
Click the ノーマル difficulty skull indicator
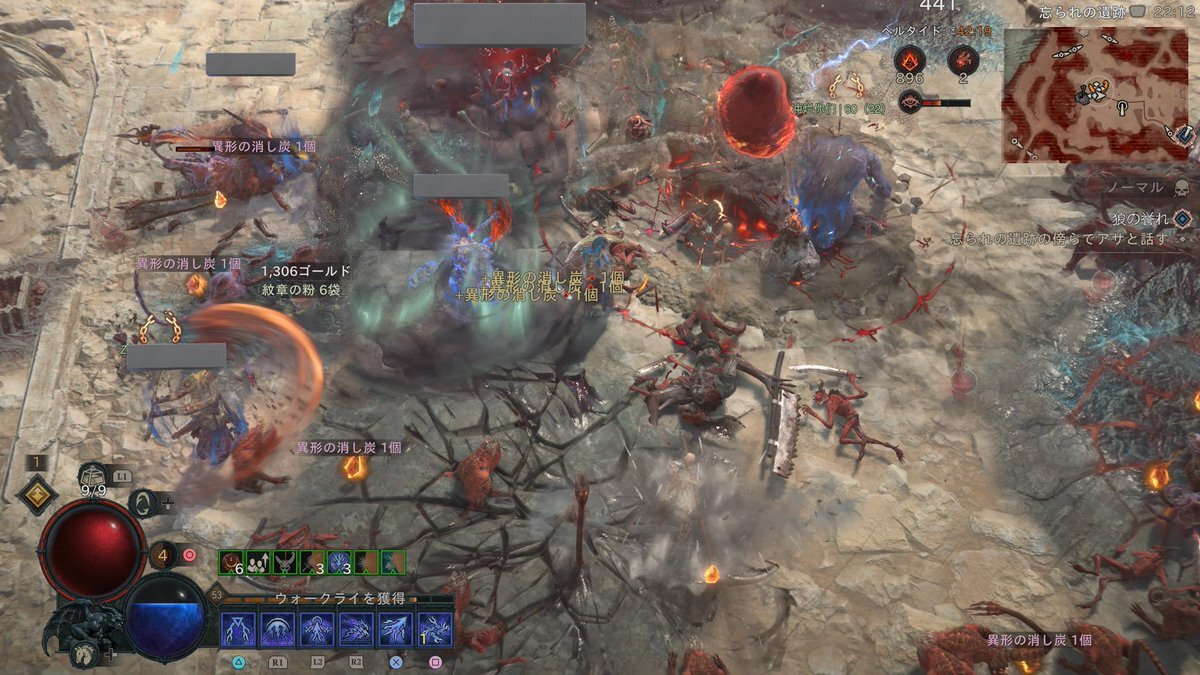[x=1180, y=188]
